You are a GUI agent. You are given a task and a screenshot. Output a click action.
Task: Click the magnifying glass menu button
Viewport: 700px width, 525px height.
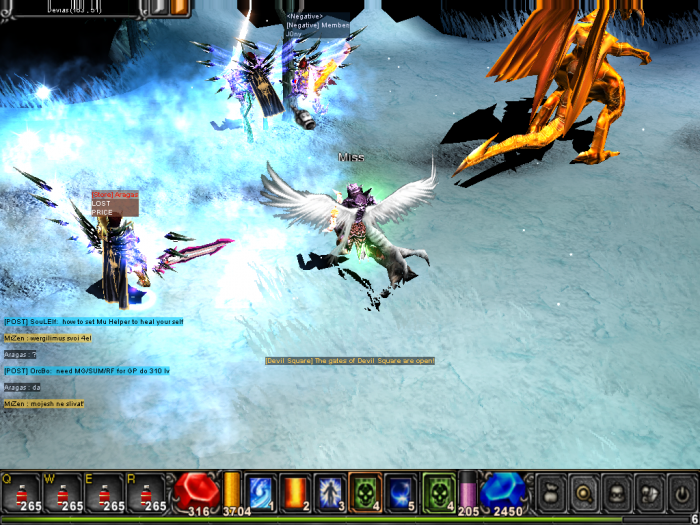pyautogui.click(x=585, y=492)
